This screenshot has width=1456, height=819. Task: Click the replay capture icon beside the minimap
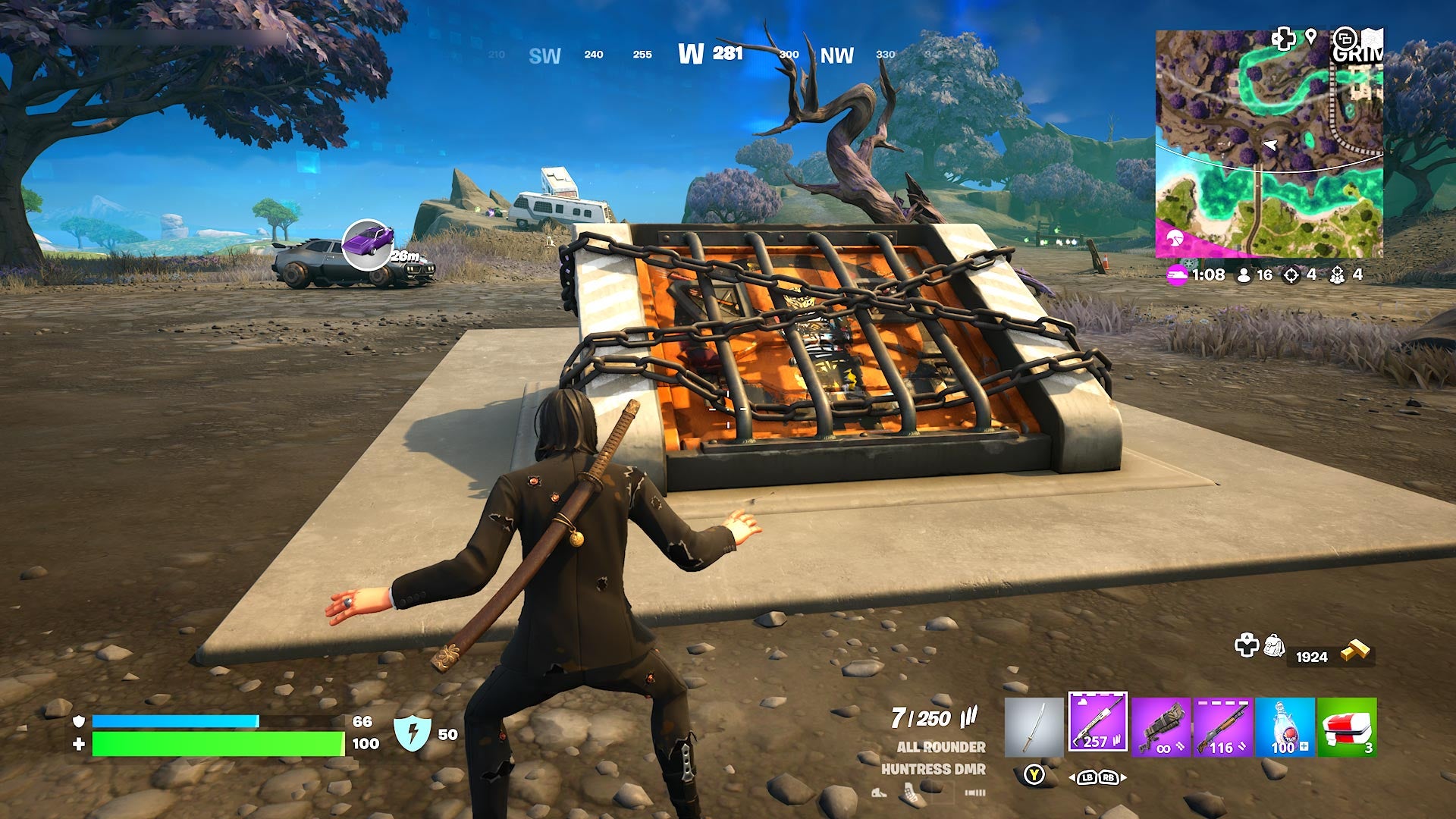pos(1345,38)
